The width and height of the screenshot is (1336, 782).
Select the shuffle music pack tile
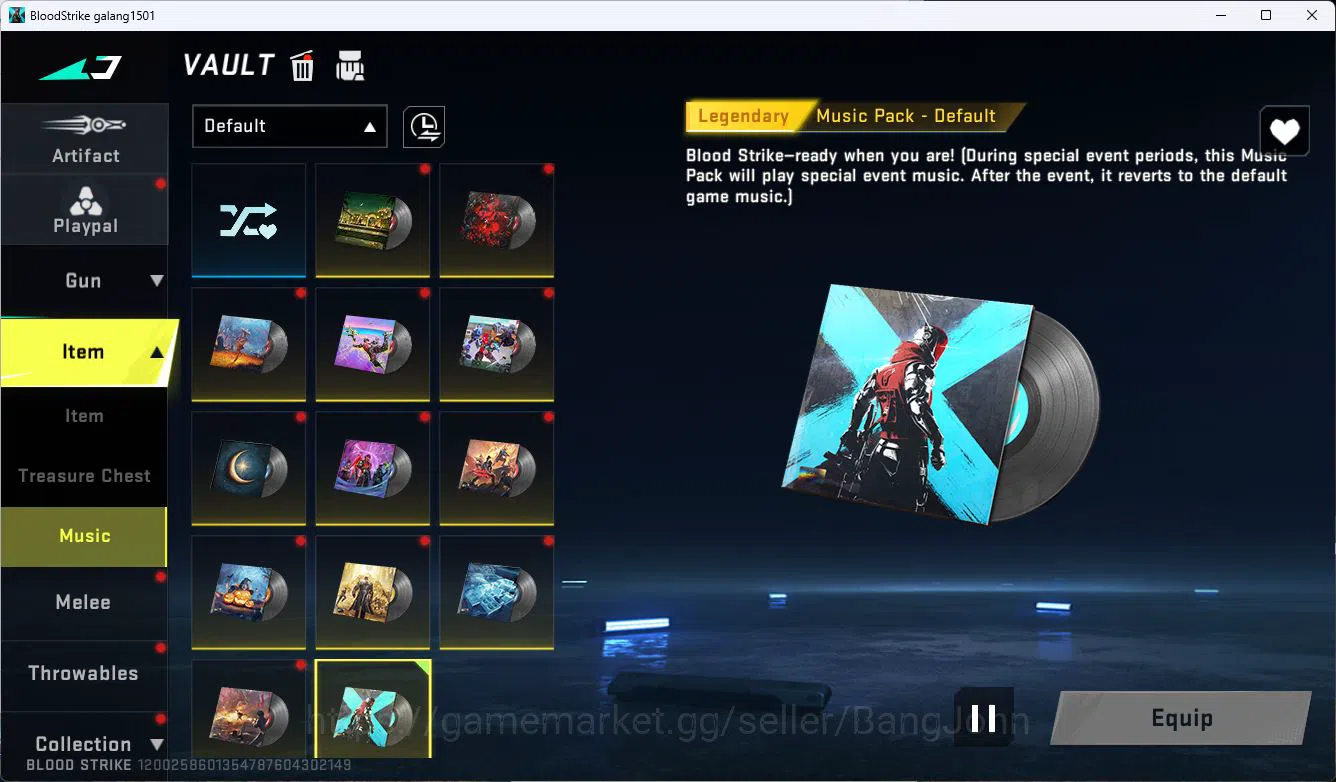[248, 220]
